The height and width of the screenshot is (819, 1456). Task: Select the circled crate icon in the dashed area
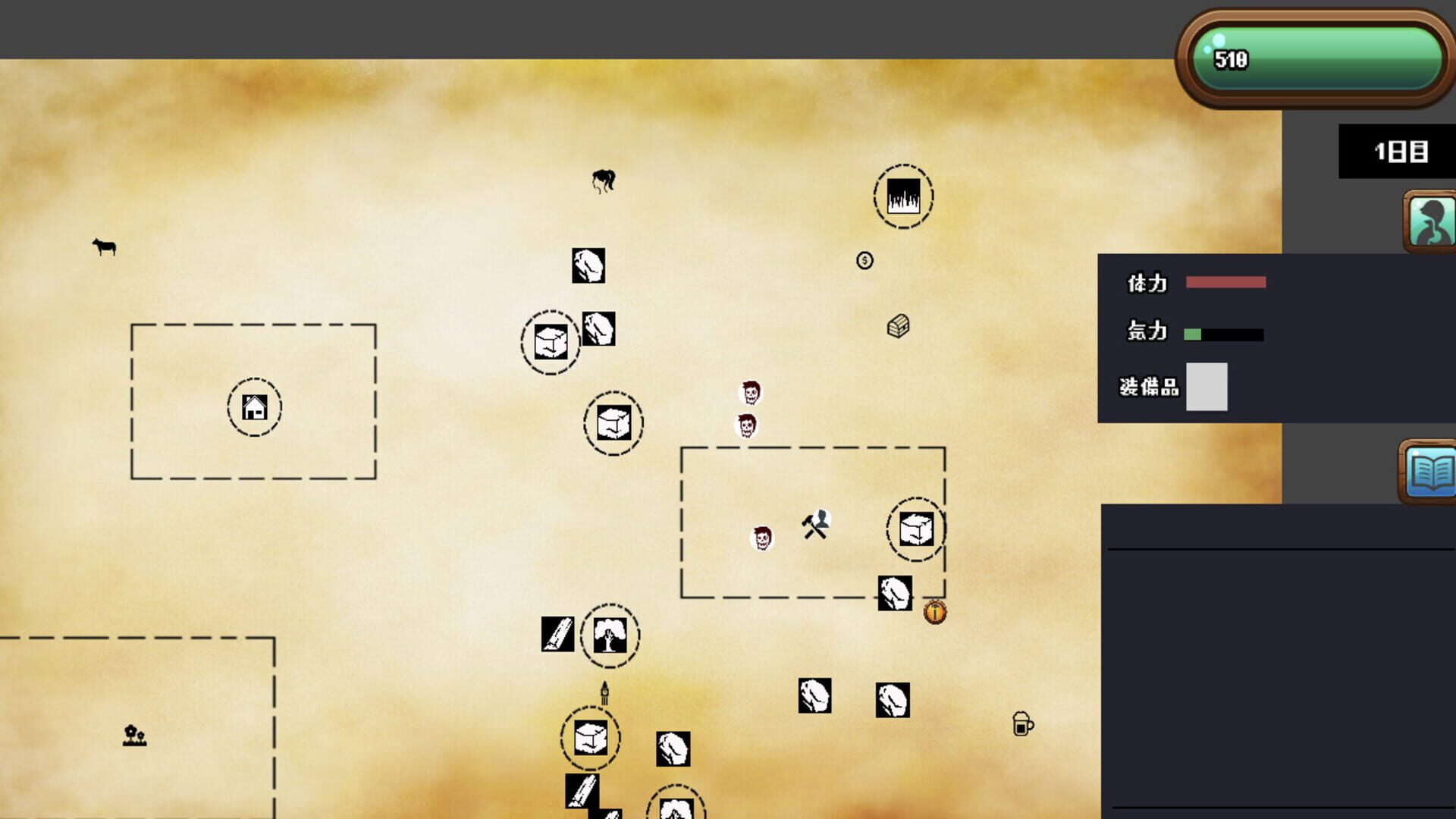(x=915, y=529)
